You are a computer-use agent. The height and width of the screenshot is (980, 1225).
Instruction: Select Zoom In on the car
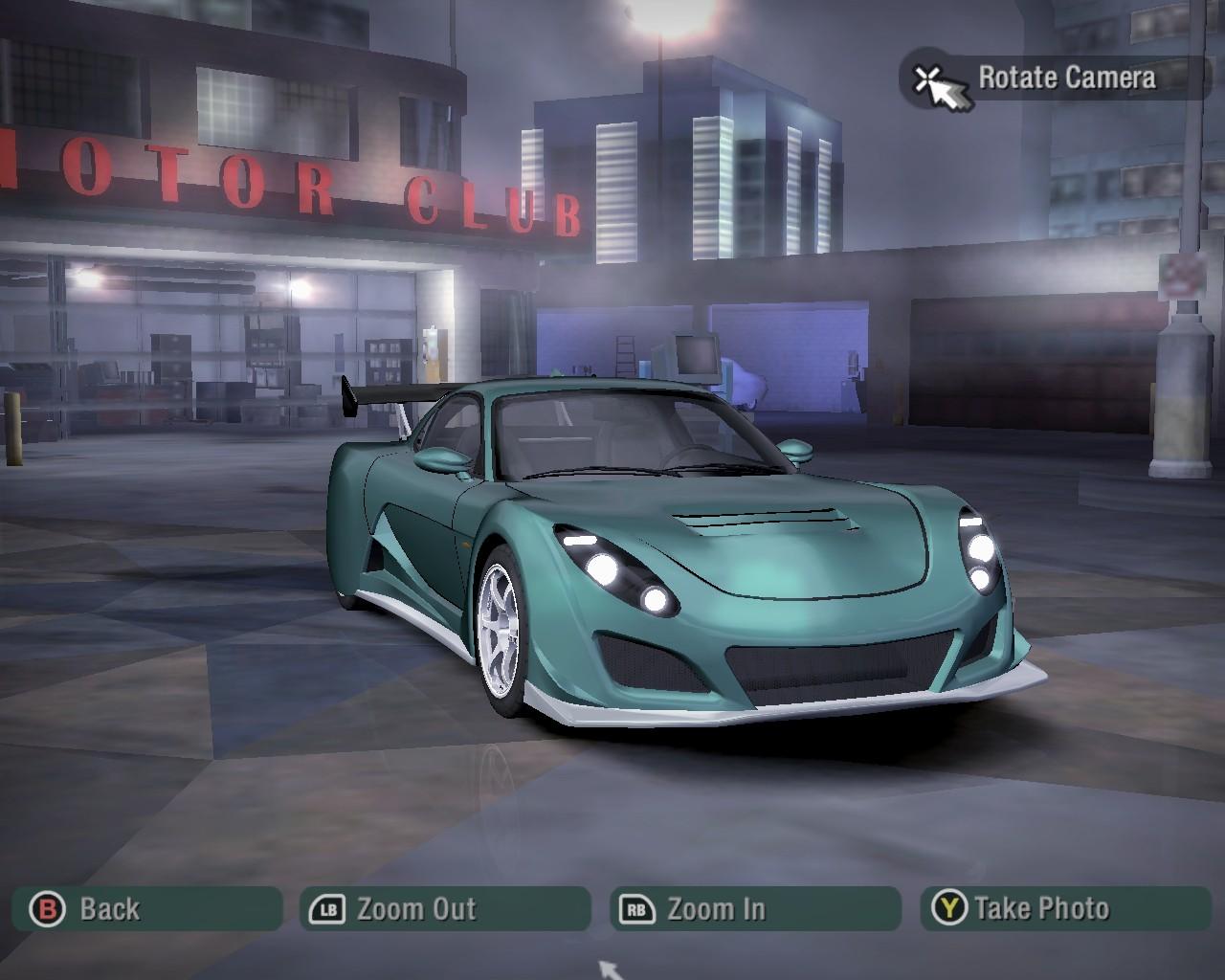pyautogui.click(x=755, y=908)
